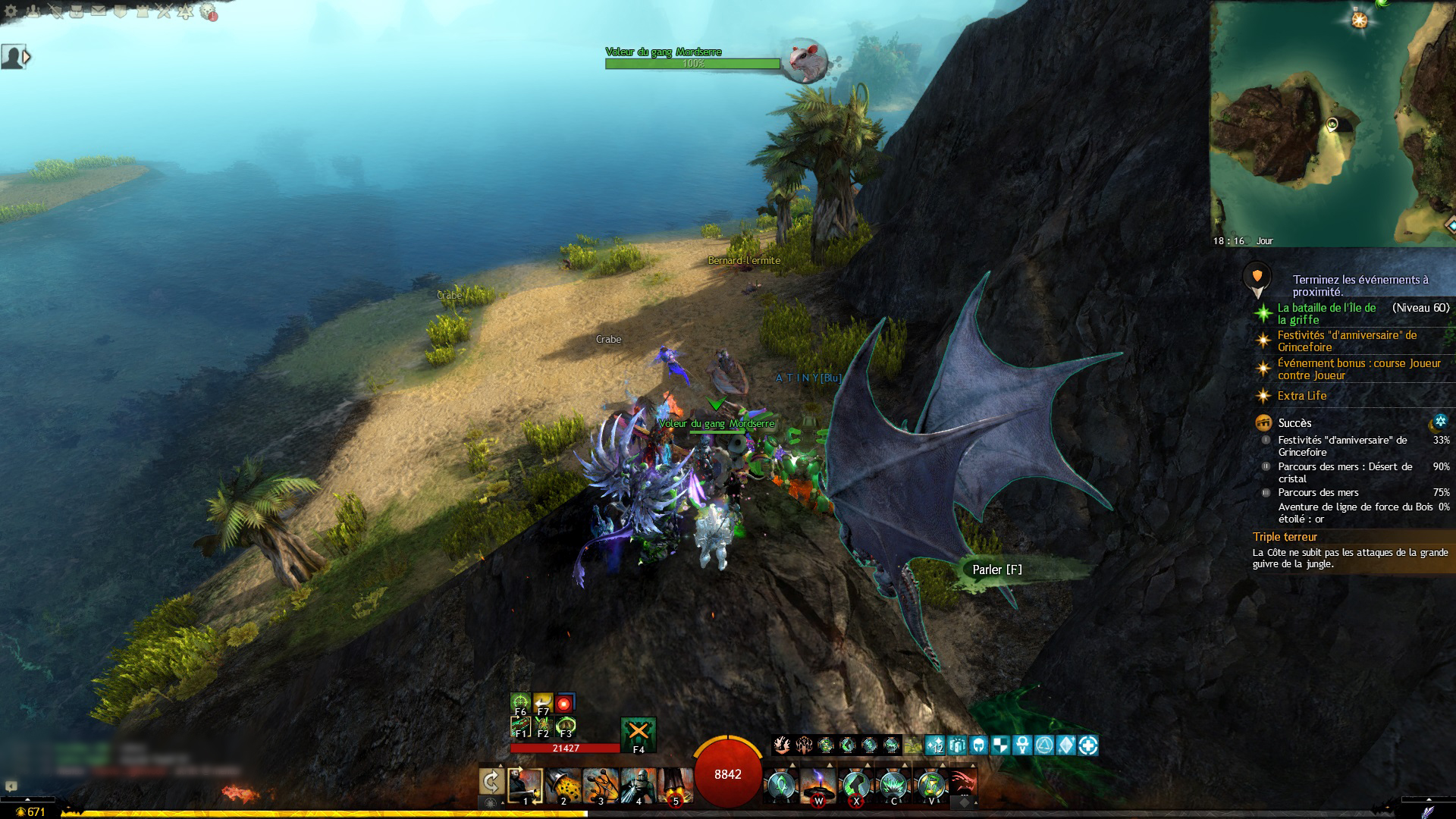1456x819 pixels.
Task: Open the game menu gear icon
Action: point(11,11)
